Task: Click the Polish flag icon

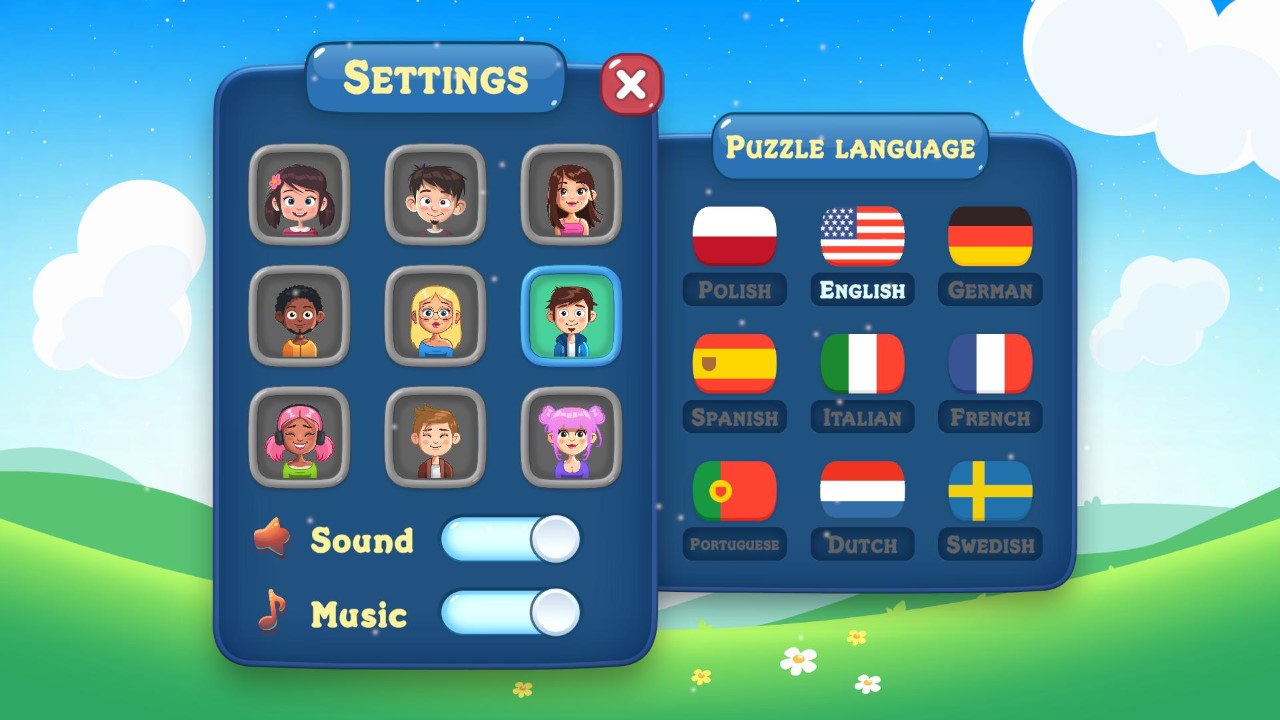Action: [x=735, y=234]
